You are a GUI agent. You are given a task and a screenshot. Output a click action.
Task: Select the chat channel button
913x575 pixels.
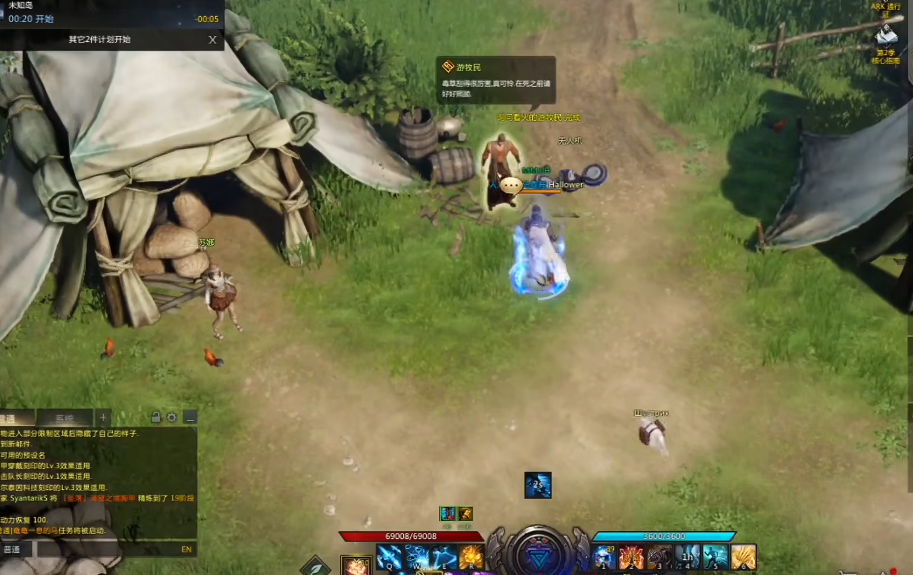coord(14,549)
